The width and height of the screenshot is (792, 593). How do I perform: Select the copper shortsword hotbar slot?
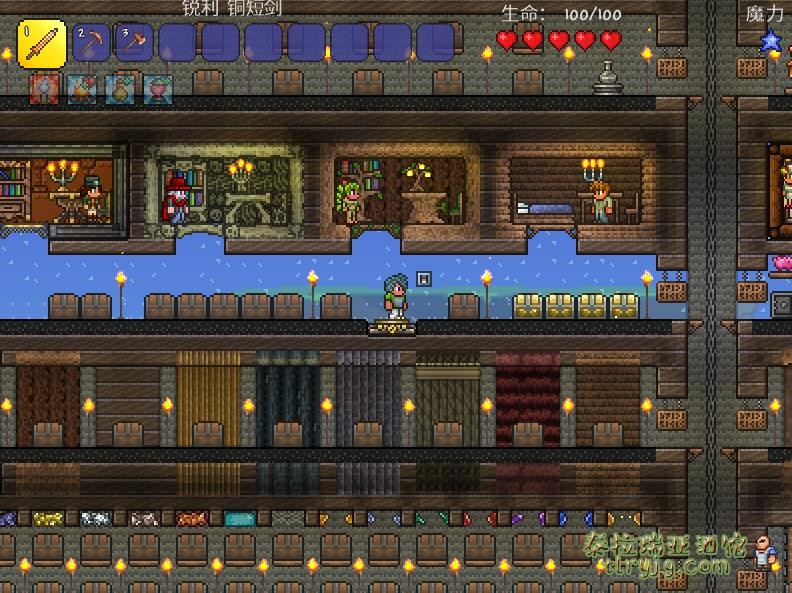point(42,44)
